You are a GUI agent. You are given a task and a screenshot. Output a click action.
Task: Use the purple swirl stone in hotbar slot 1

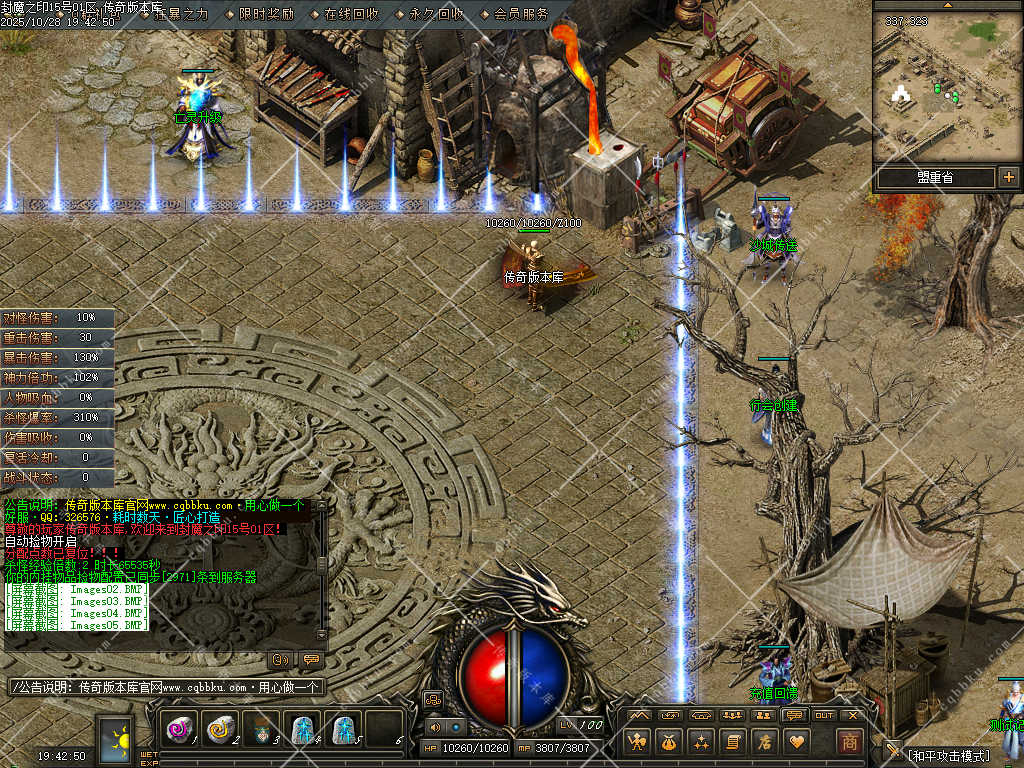pyautogui.click(x=180, y=730)
